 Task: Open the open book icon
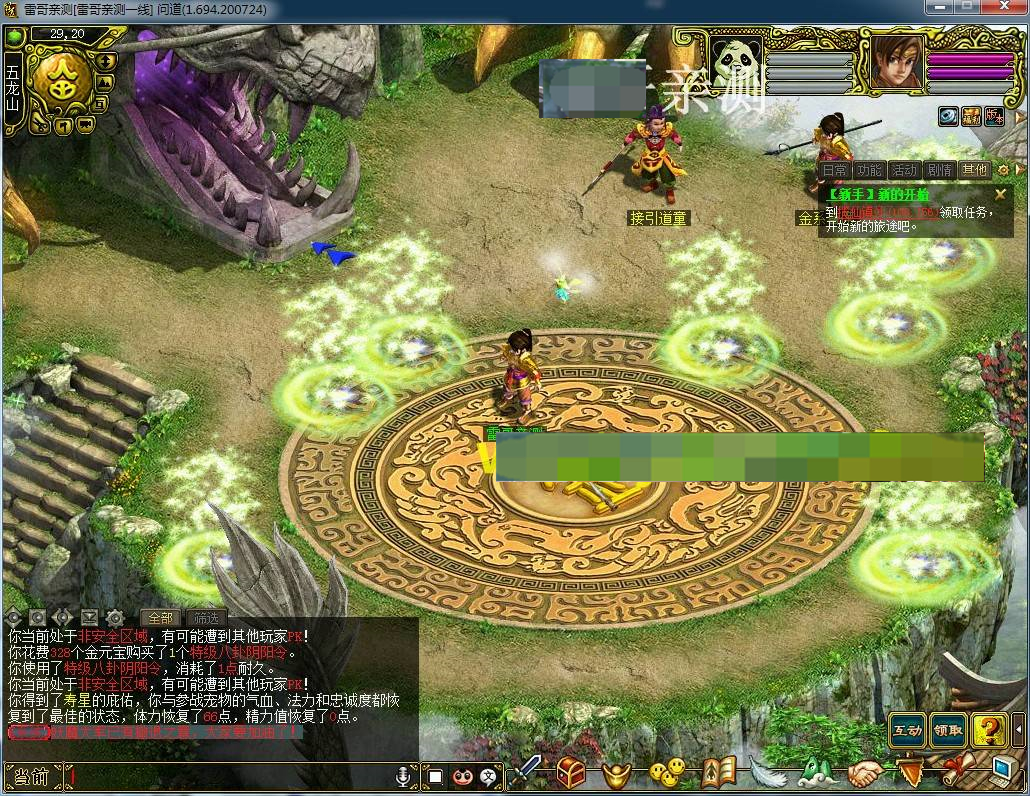click(x=718, y=771)
